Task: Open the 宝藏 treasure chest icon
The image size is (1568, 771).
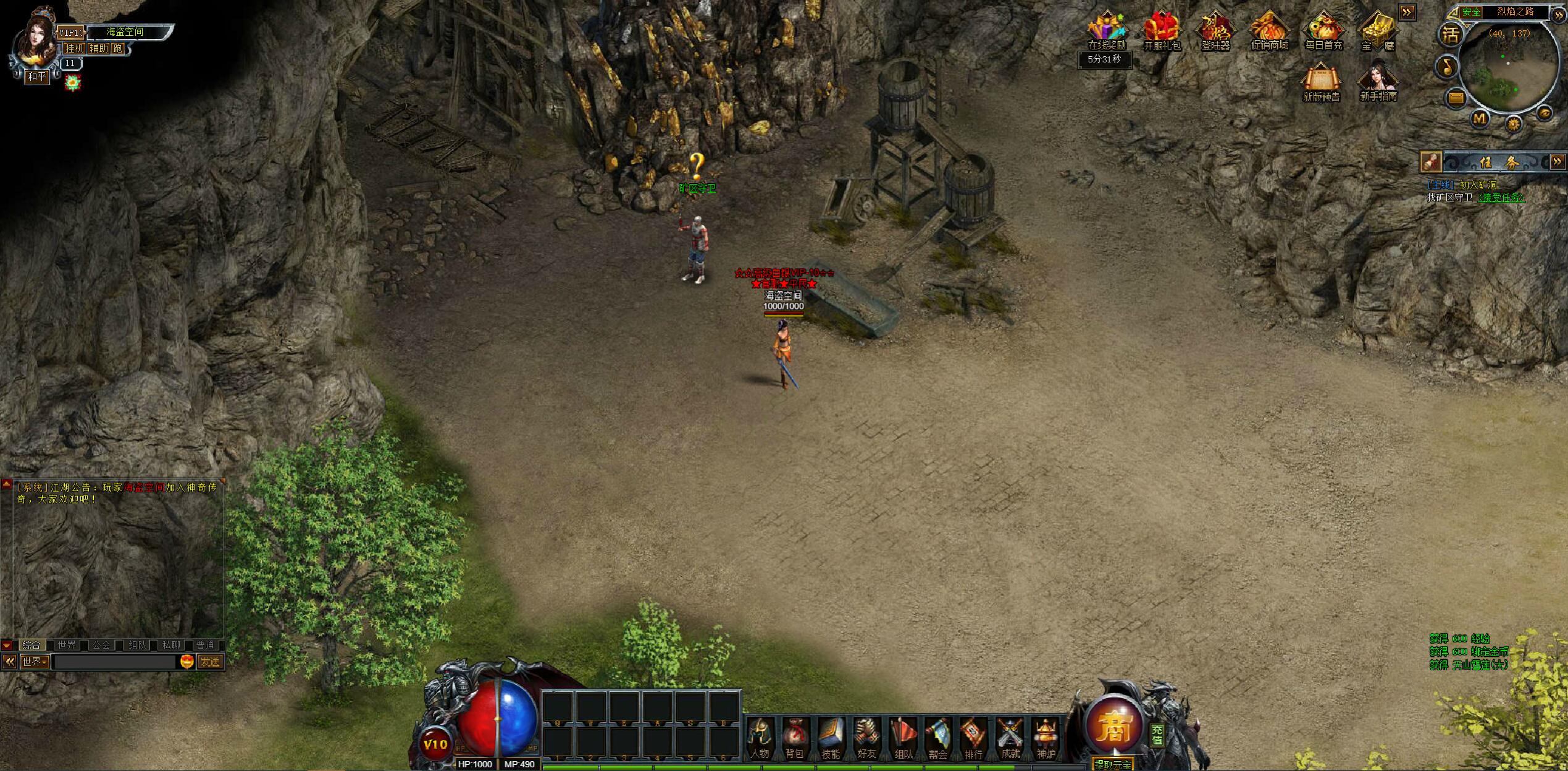Action: (x=1377, y=31)
